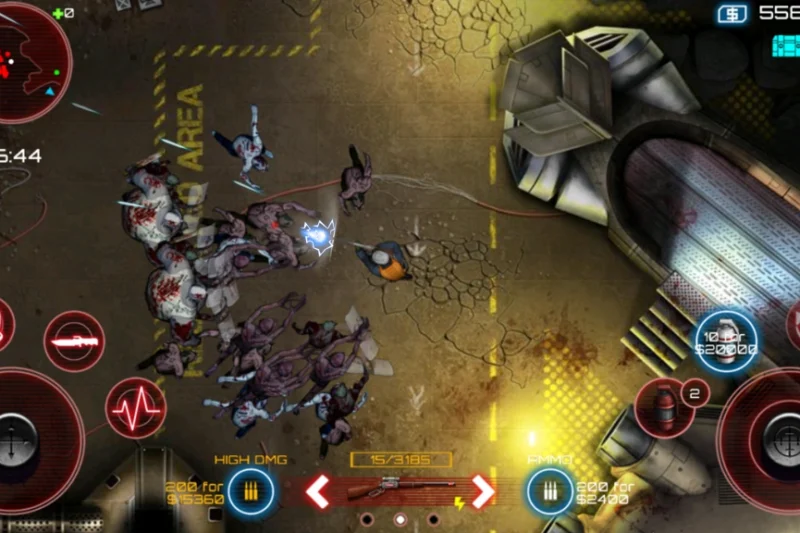Touch the right aiming joystick
The height and width of the screenshot is (533, 800).
(x=772, y=438)
